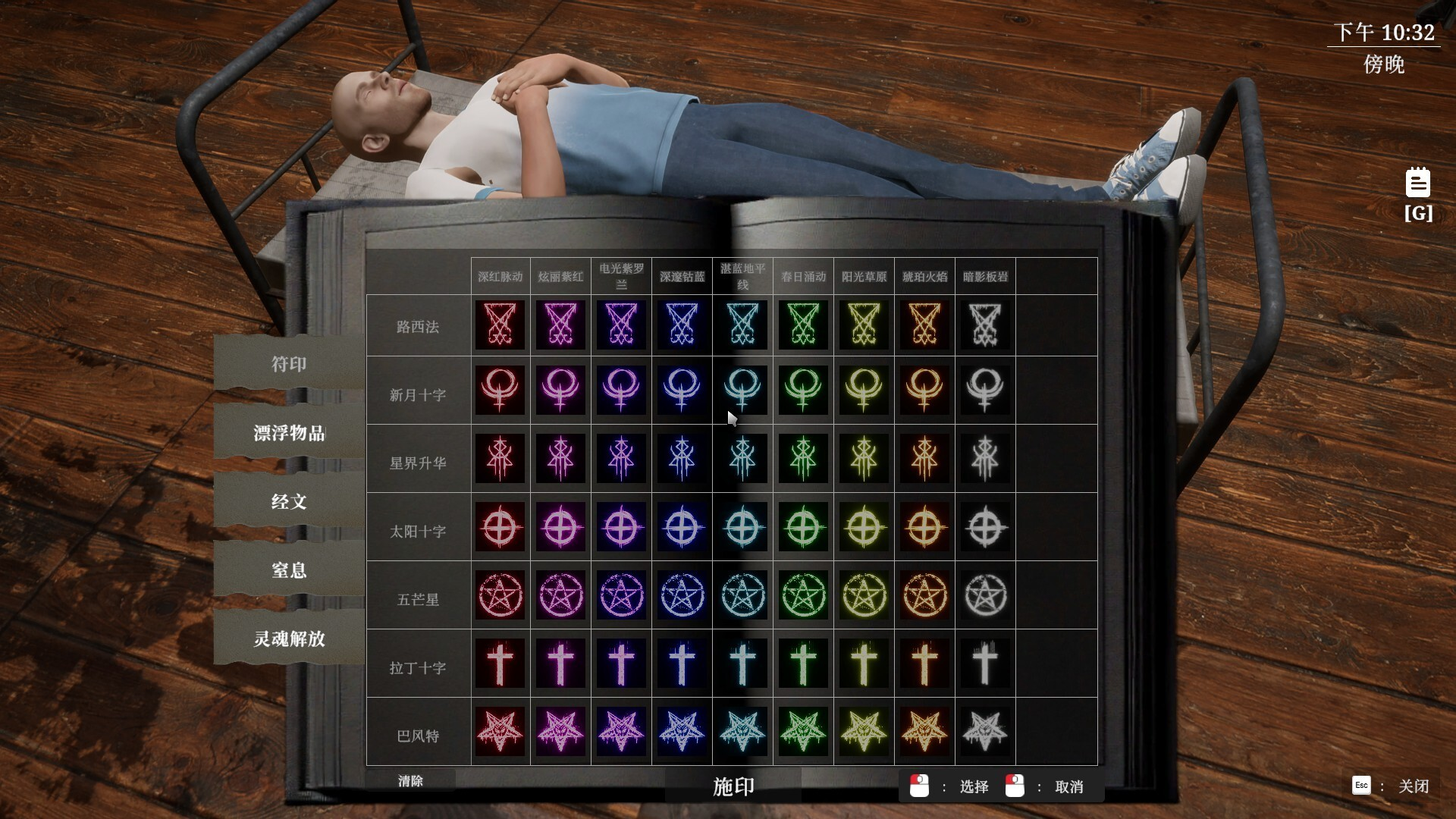Select the 灵魂解放 sidebar option
1456x819 pixels.
tap(287, 639)
